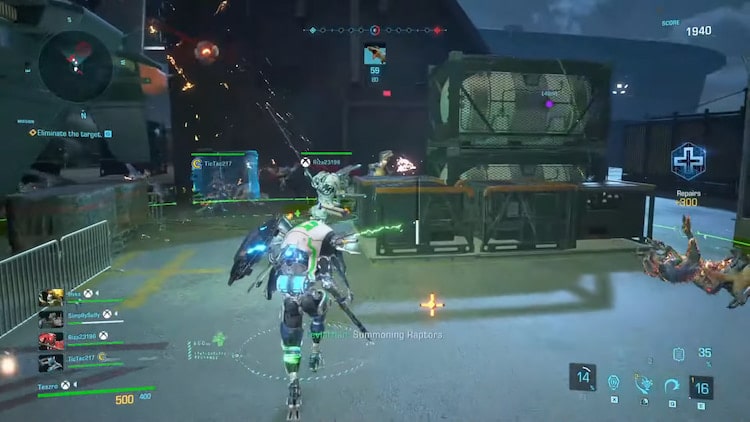Select SimplySally's squad portrait

tap(51, 318)
